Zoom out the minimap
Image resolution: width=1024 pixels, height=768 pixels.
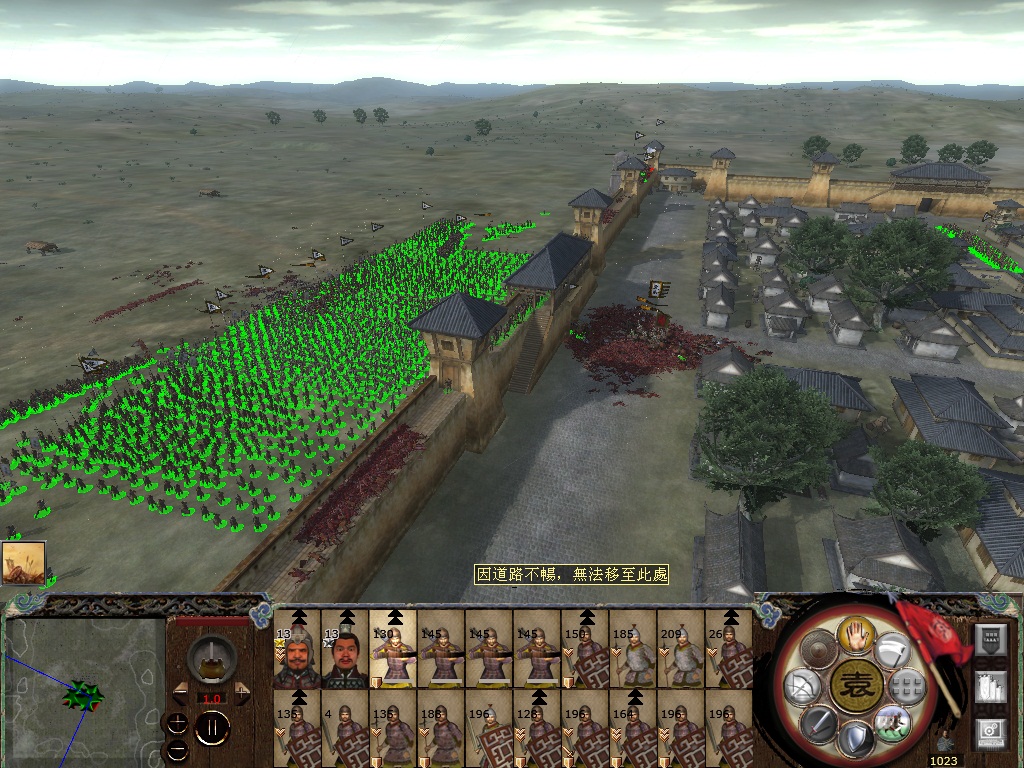point(178,748)
